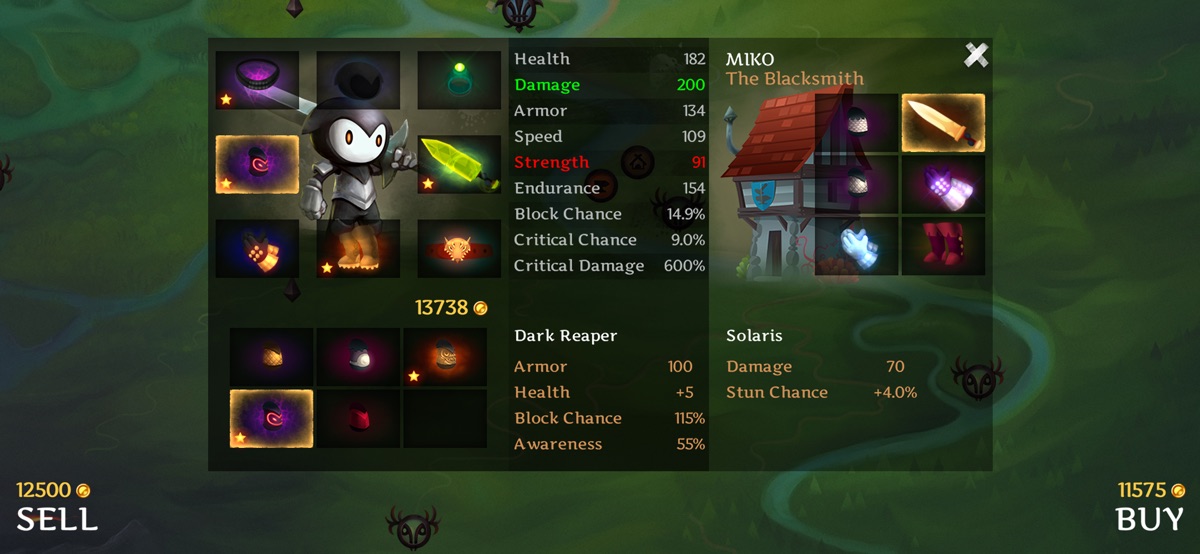Choose the glowing purple gauntlets from the shop
This screenshot has width=1200, height=554.
[943, 185]
